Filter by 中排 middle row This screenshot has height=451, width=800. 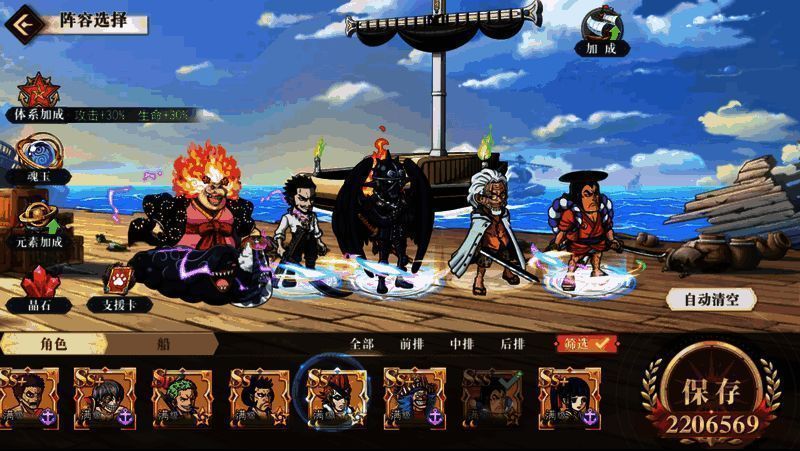pyautogui.click(x=461, y=344)
